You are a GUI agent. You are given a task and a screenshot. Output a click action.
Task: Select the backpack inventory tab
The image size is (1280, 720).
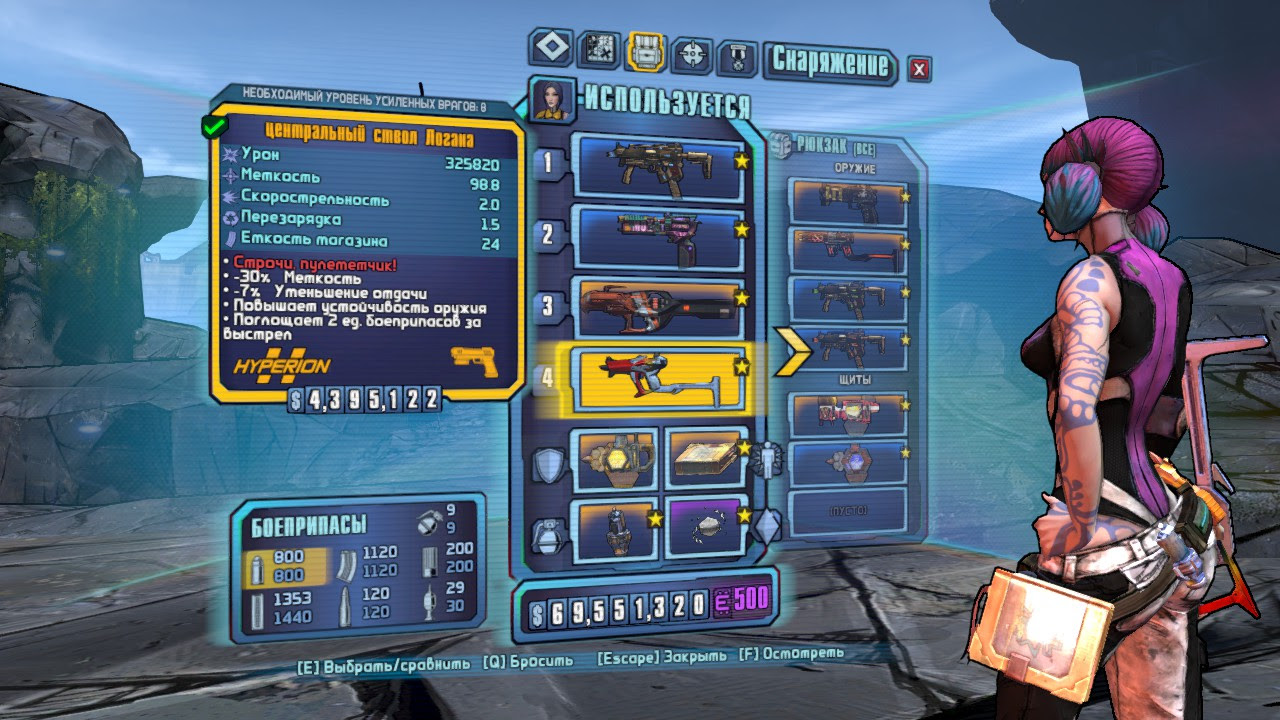click(x=645, y=52)
